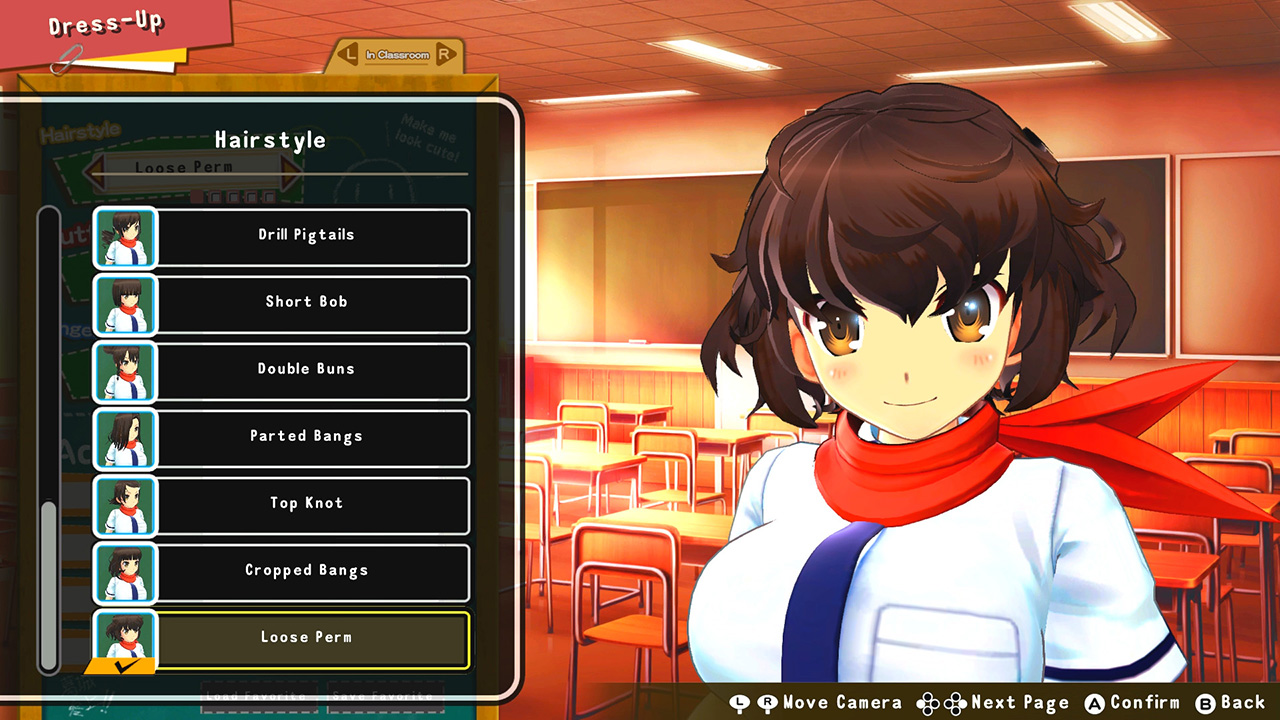Click the L arrow on In Classroom banner
The height and width of the screenshot is (720, 1280).
pyautogui.click(x=350, y=55)
